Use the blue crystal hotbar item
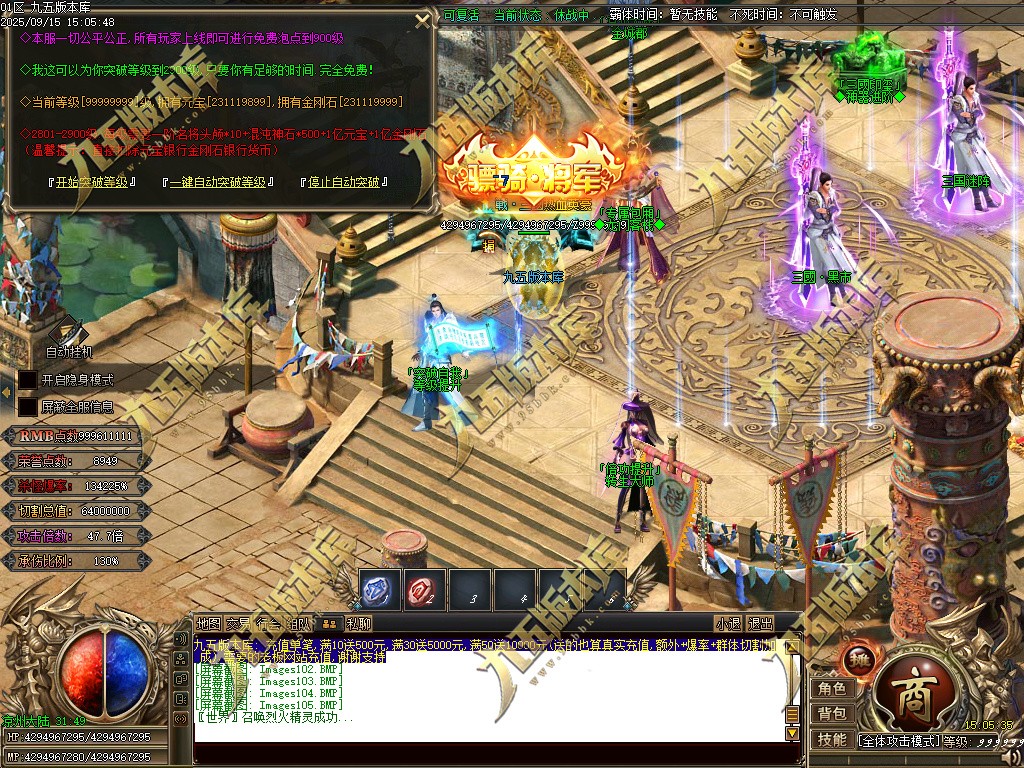Viewport: 1024px width, 768px height. click(380, 590)
